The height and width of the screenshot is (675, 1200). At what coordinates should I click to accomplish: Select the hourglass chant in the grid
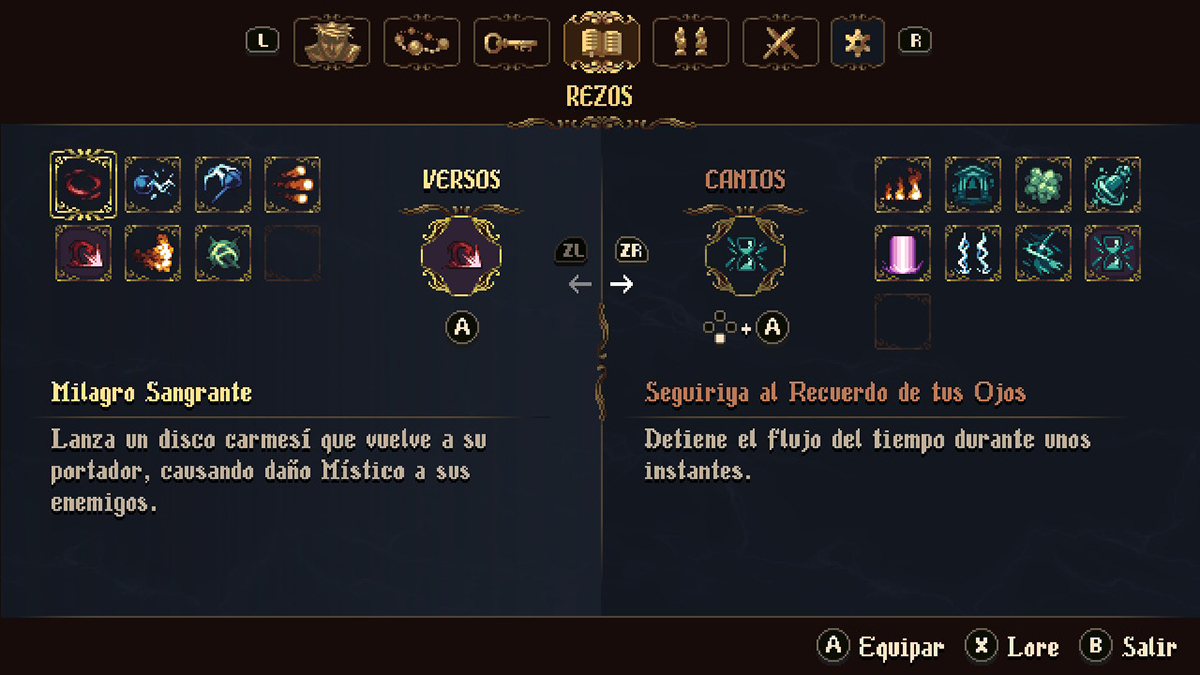(x=1113, y=252)
